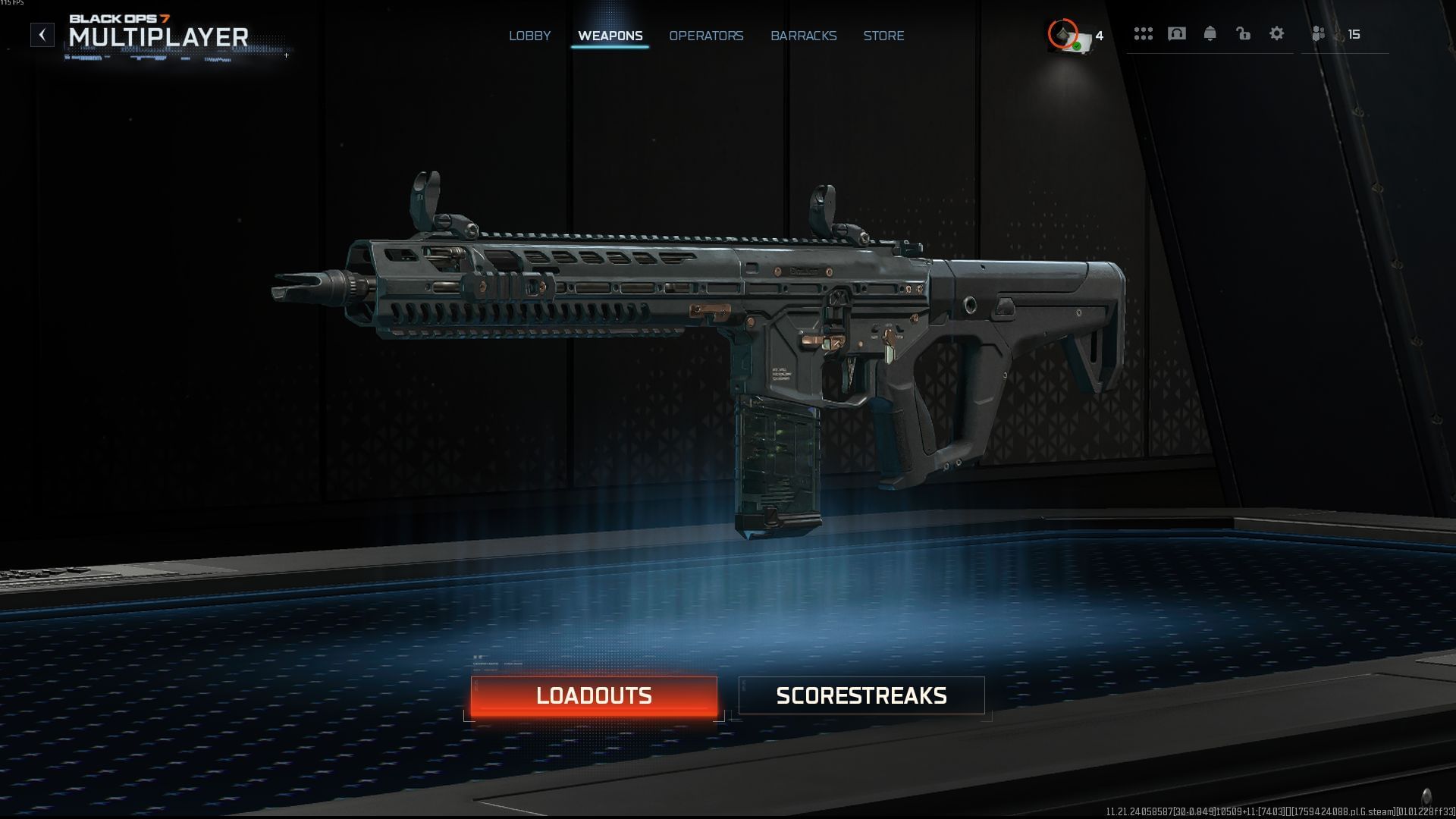Go to the Operators tab
Image resolution: width=1456 pixels, height=819 pixels.
[x=706, y=36]
